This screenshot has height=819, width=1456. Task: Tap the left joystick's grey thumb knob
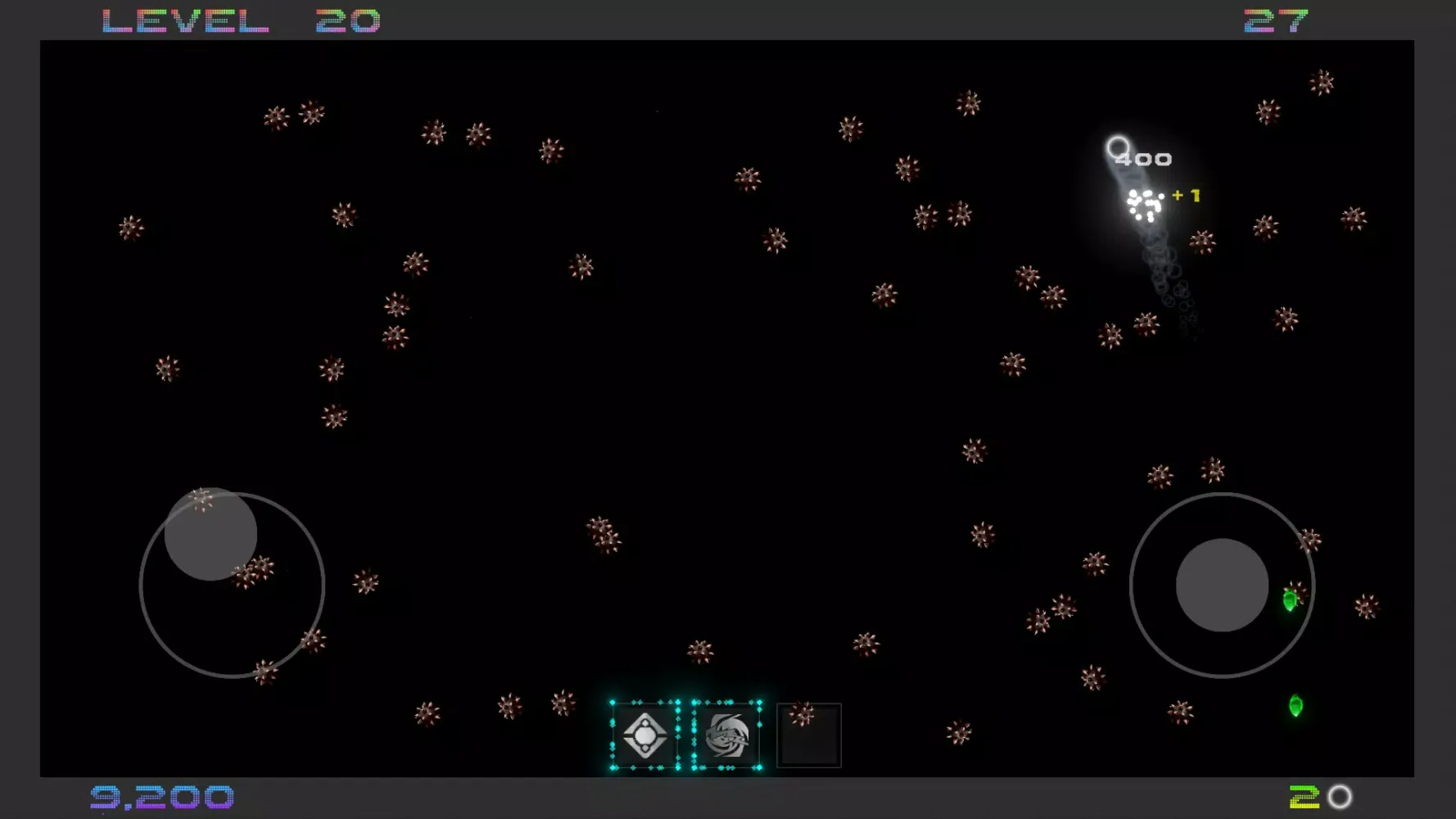click(210, 534)
